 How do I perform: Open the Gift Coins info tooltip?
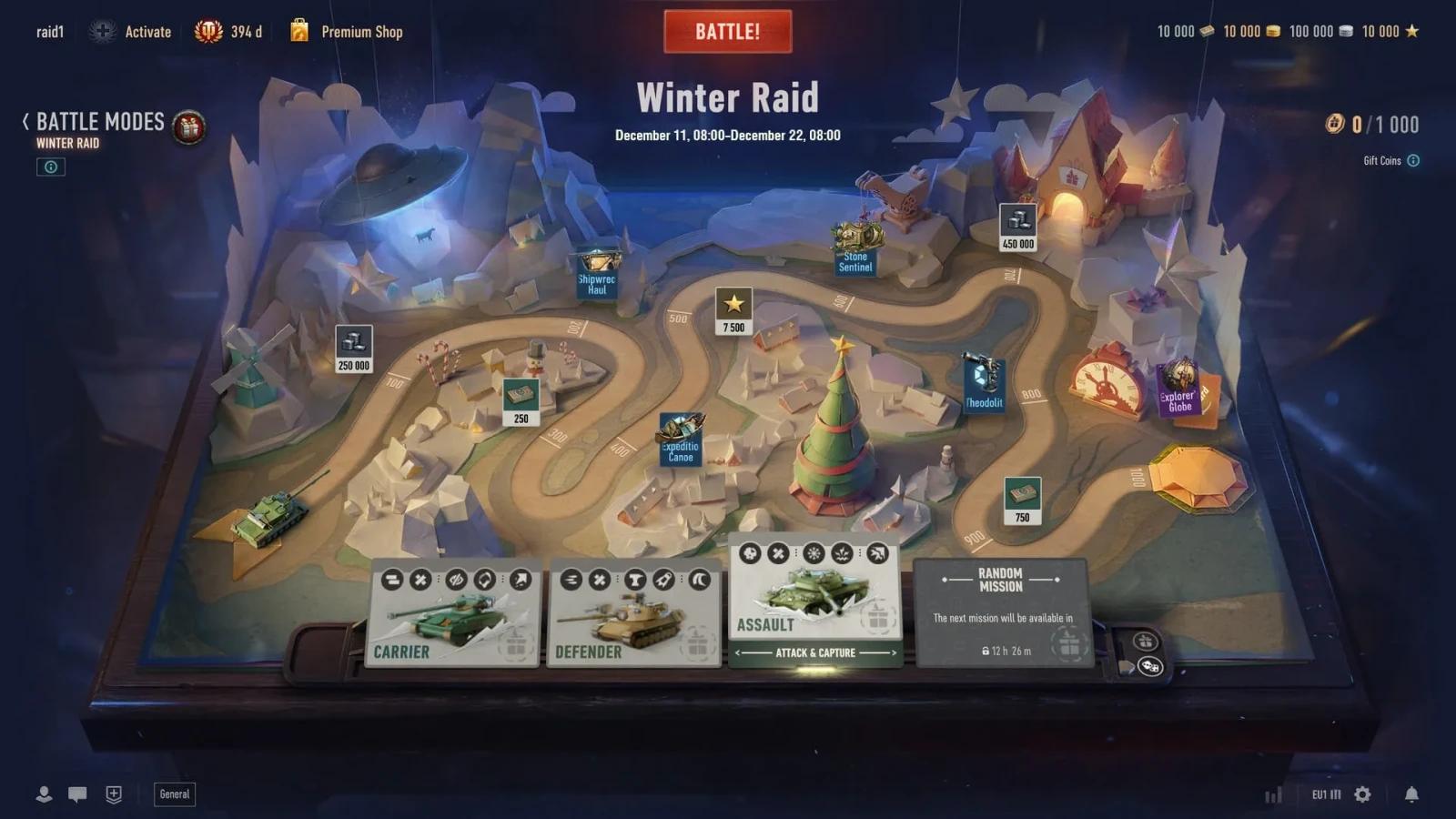1411,160
